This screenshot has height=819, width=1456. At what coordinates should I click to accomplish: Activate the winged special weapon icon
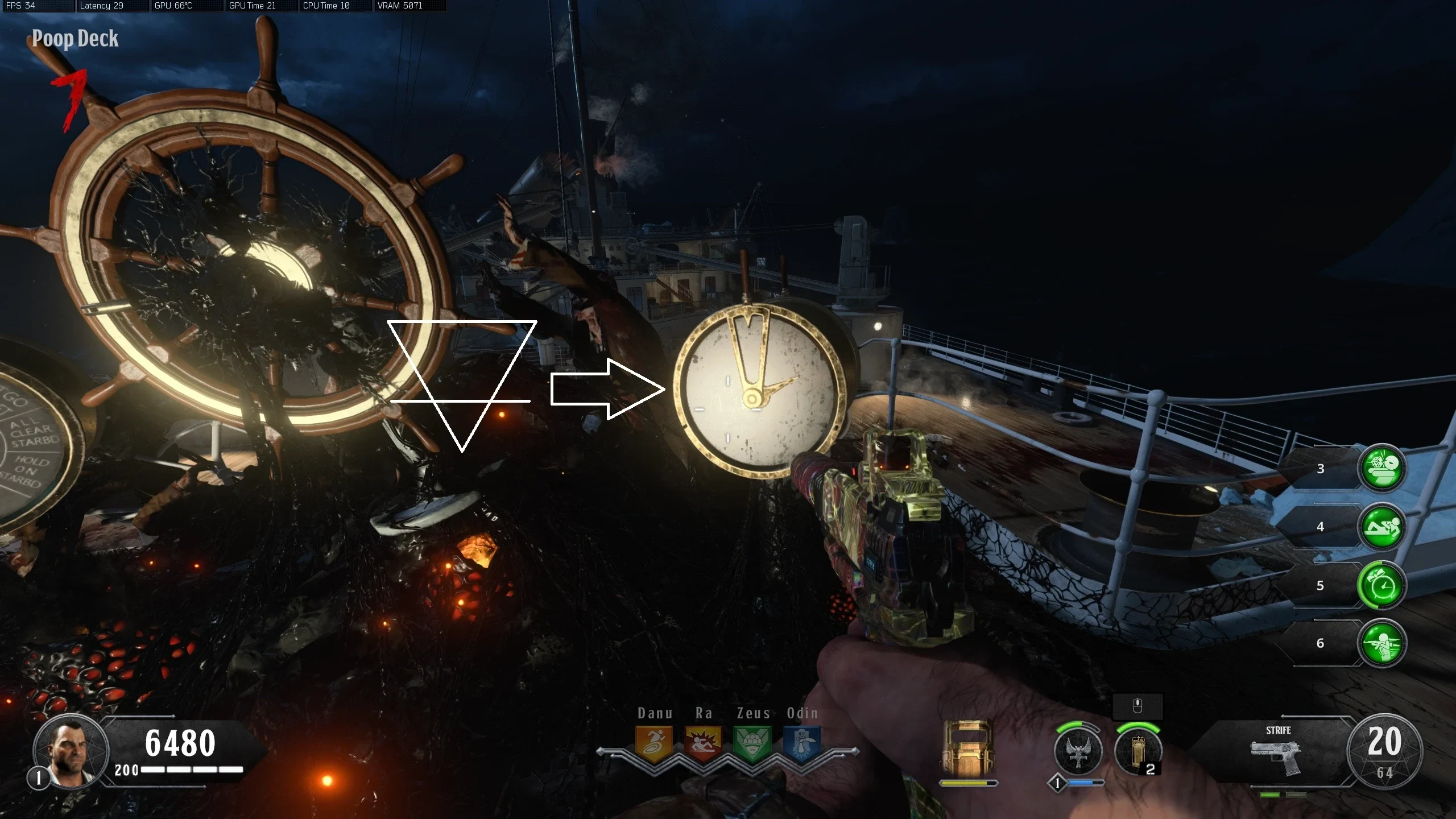pyautogui.click(x=1078, y=751)
